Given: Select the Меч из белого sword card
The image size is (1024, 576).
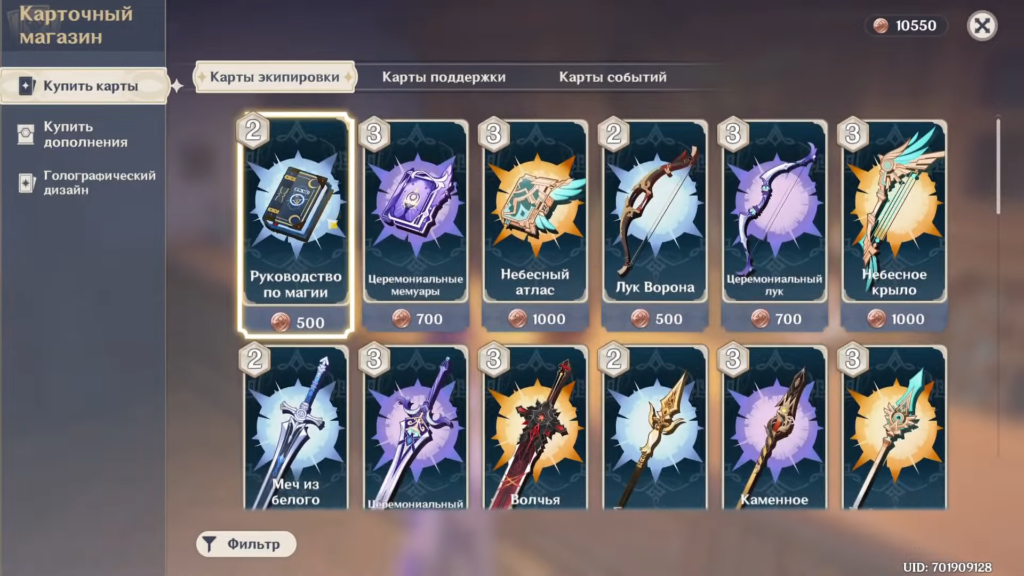Looking at the screenshot, I should [x=295, y=430].
